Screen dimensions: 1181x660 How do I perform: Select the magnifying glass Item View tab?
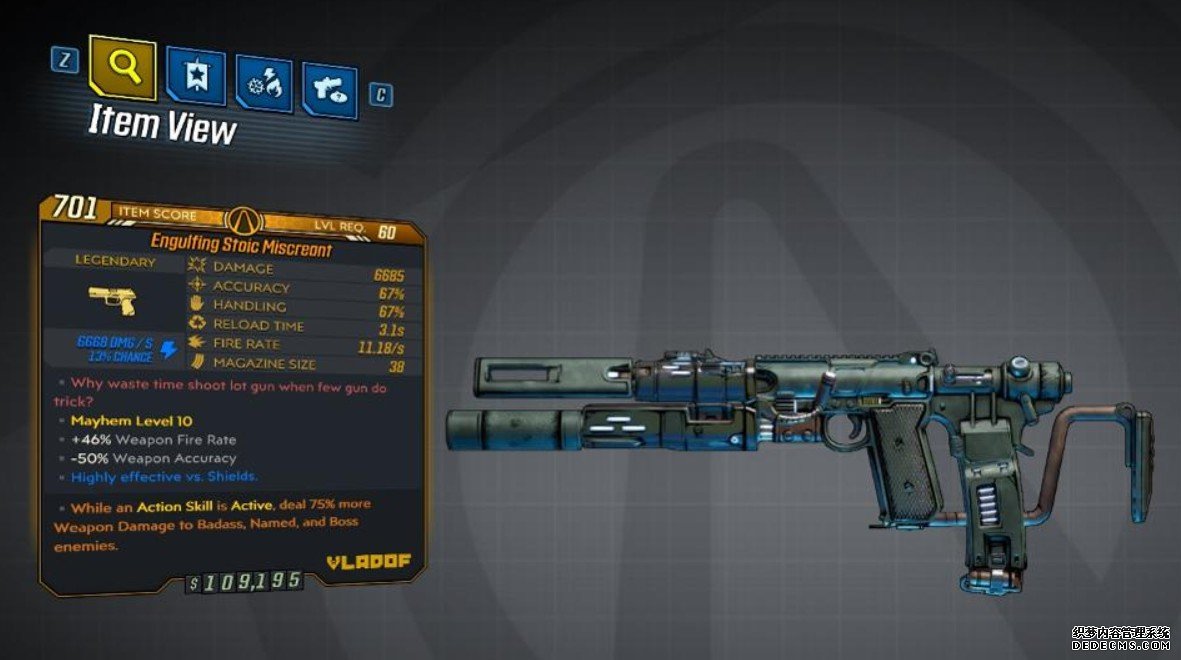(x=122, y=69)
